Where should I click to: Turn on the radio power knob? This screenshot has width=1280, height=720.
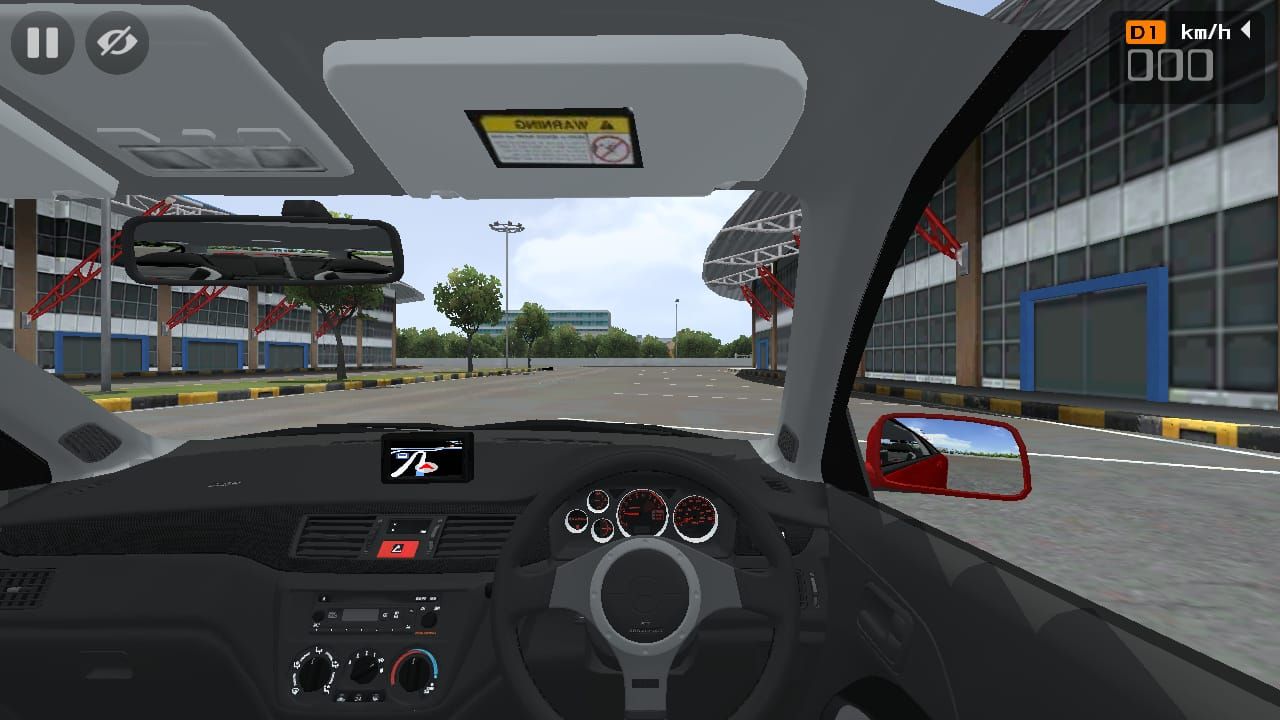(x=317, y=617)
